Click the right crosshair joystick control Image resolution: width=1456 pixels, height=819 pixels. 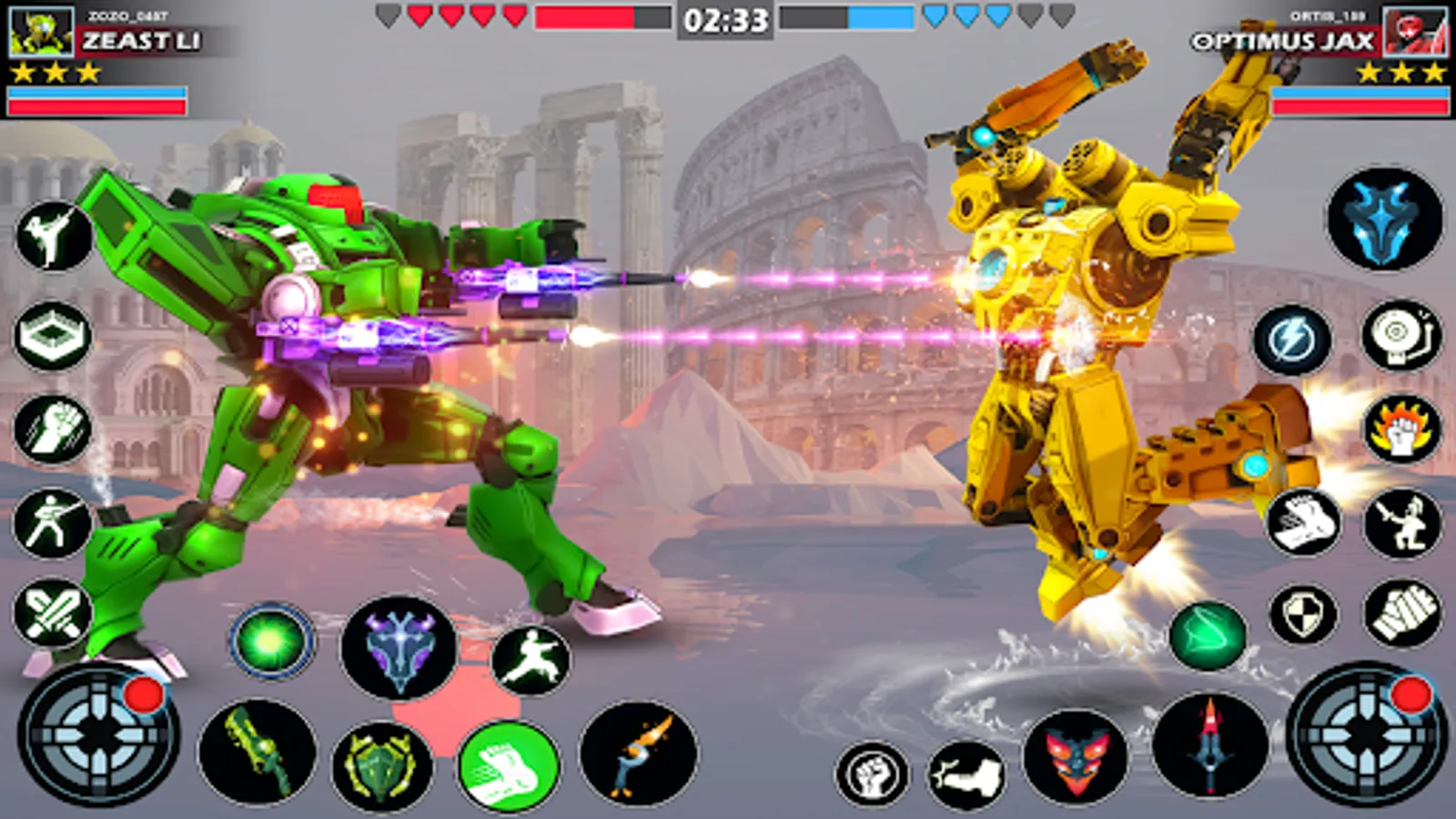tap(1367, 733)
